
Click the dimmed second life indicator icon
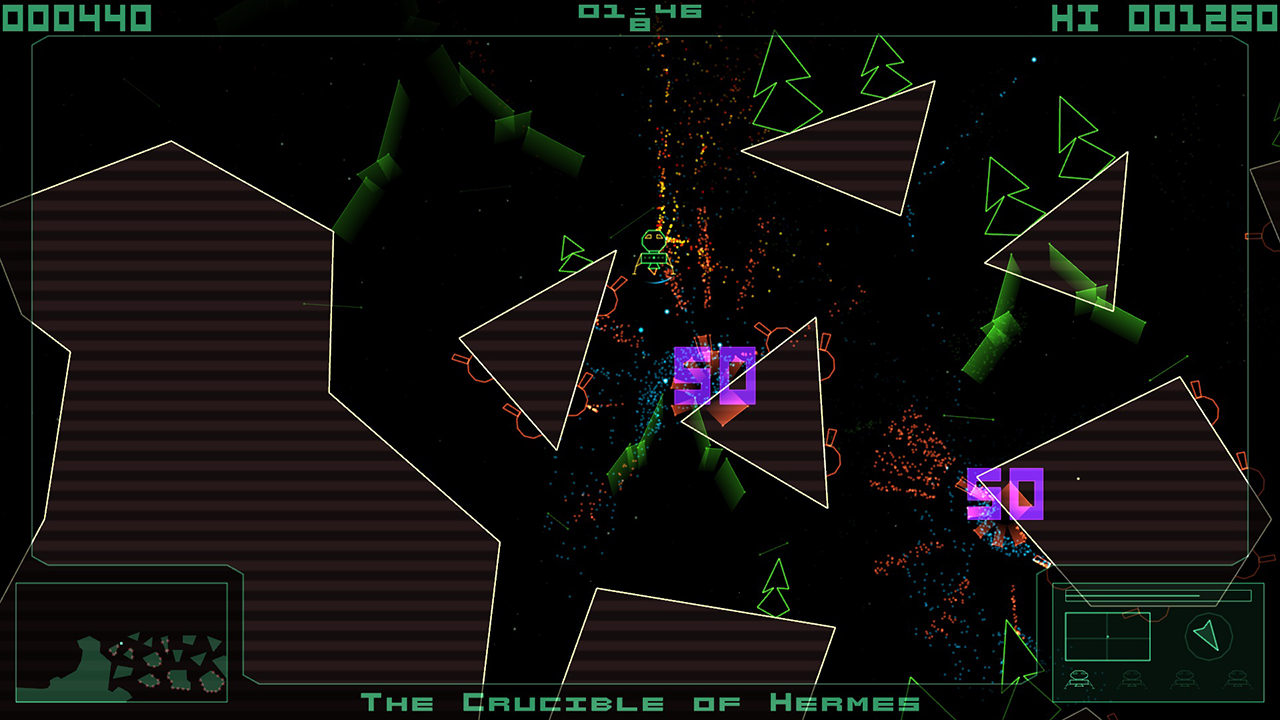(1134, 677)
